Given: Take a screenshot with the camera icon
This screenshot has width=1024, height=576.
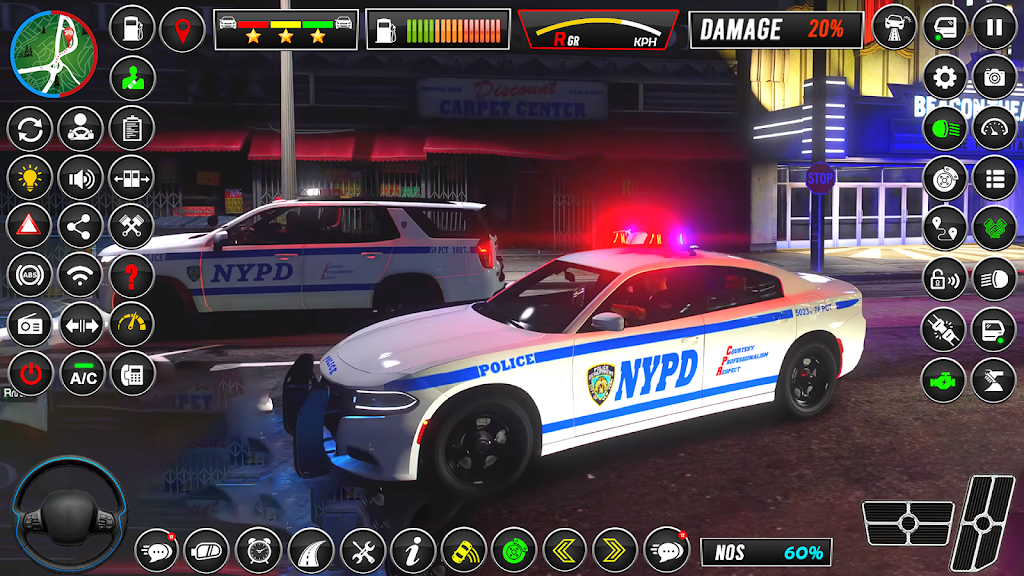Looking at the screenshot, I should click(994, 77).
